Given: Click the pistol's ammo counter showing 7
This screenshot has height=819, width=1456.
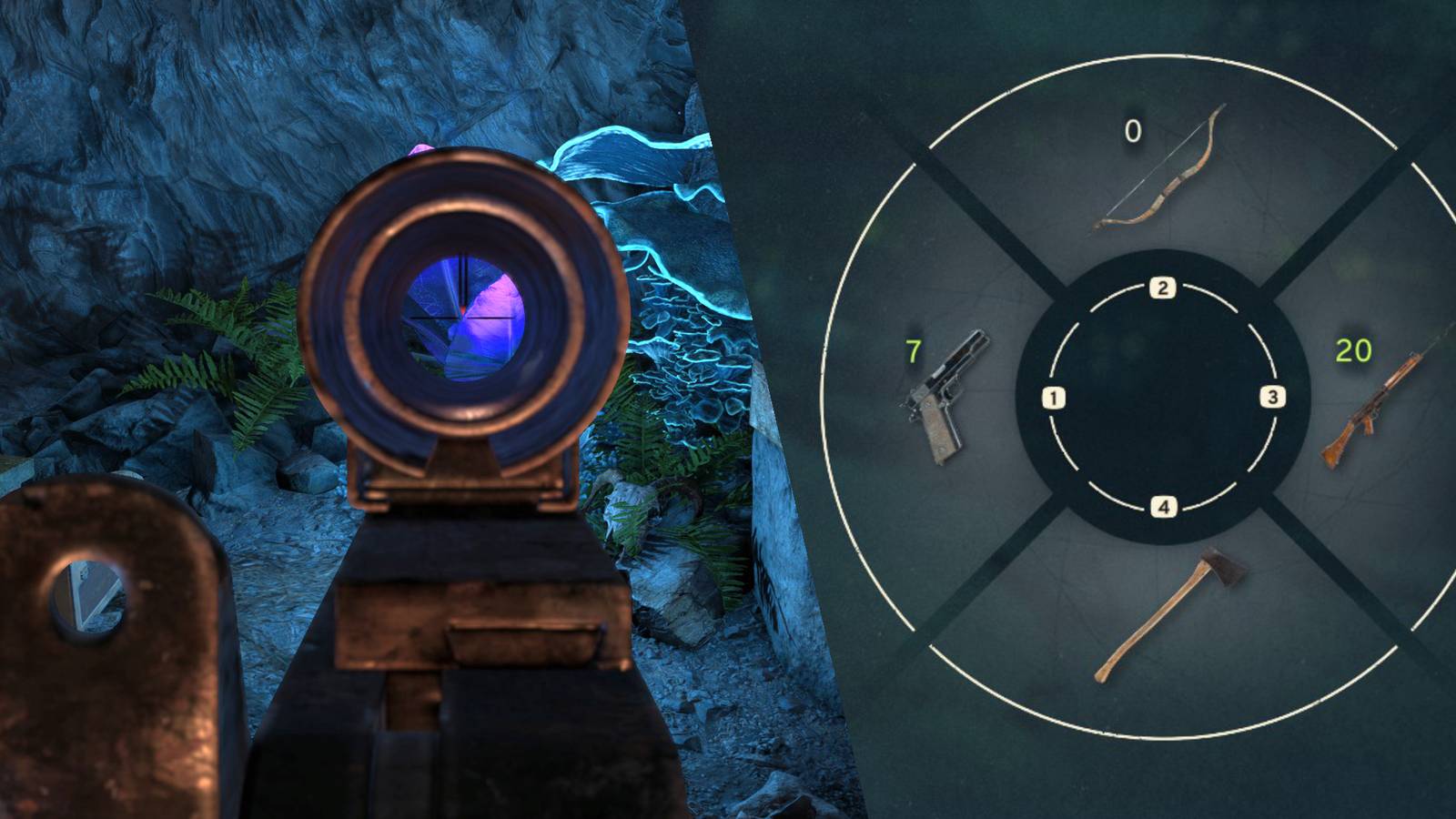Looking at the screenshot, I should [x=913, y=350].
